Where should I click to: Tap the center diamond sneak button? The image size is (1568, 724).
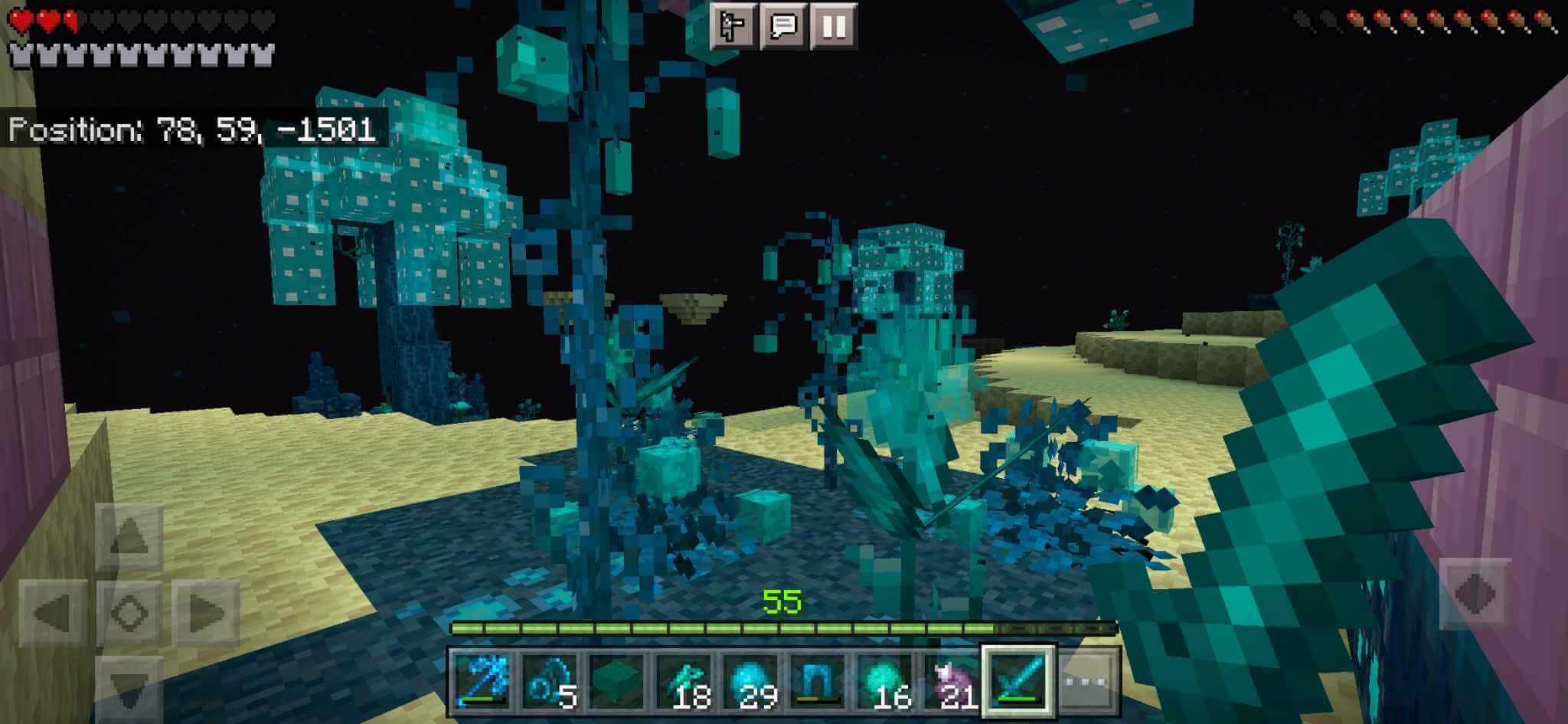129,613
